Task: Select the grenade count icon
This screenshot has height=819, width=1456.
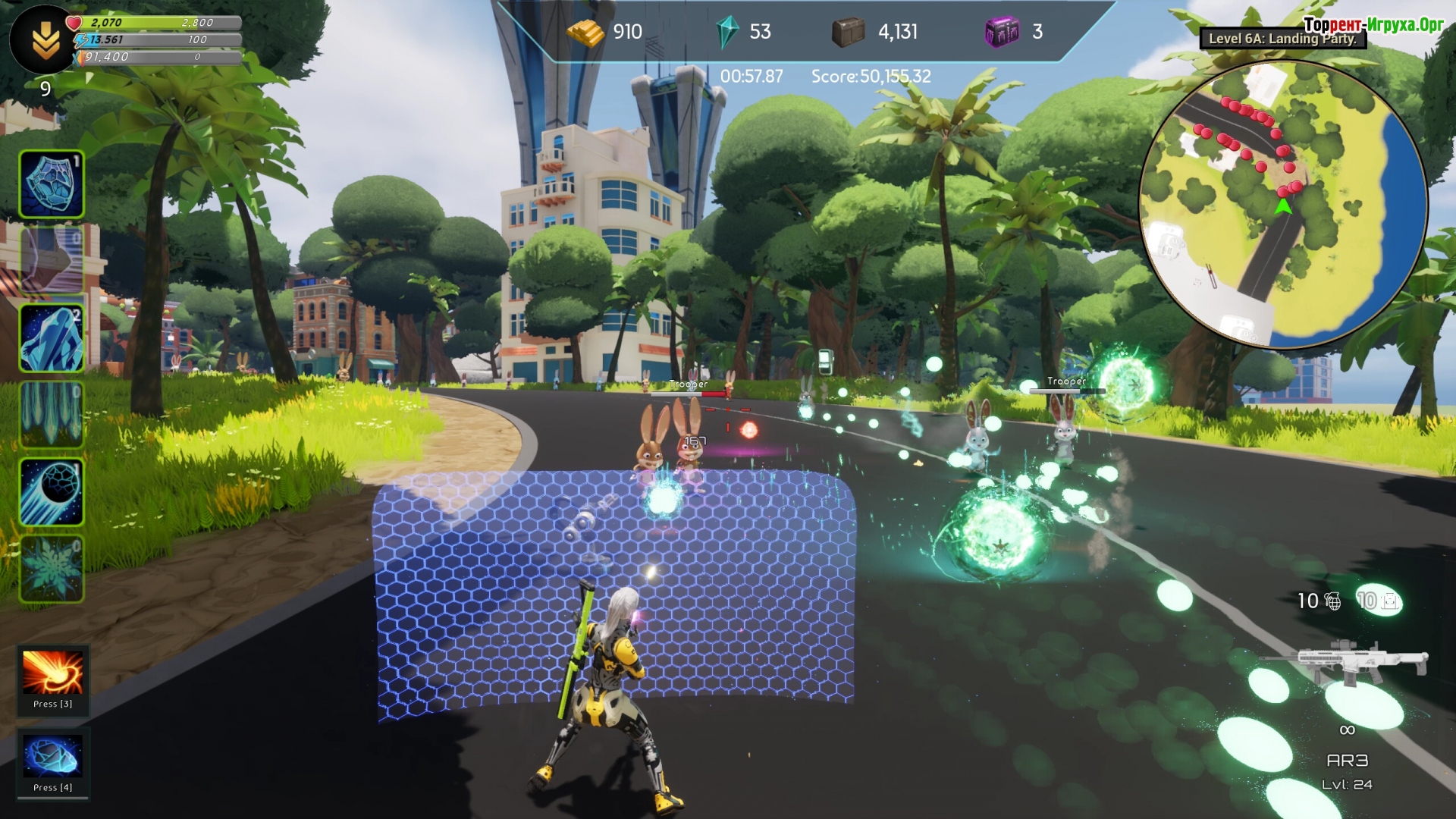Action: click(x=1332, y=601)
